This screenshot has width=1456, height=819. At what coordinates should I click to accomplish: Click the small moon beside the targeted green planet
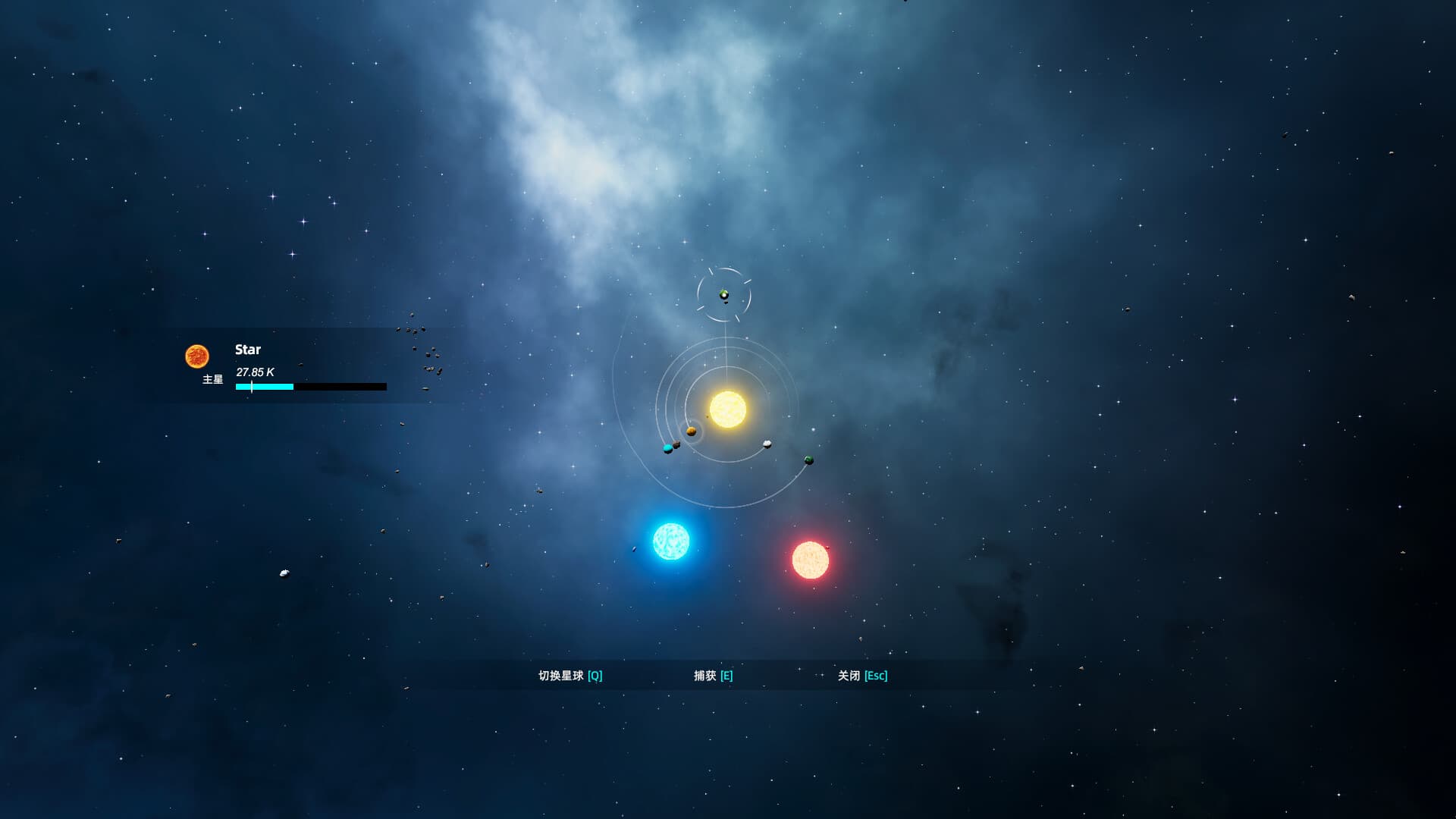pyautogui.click(x=726, y=303)
